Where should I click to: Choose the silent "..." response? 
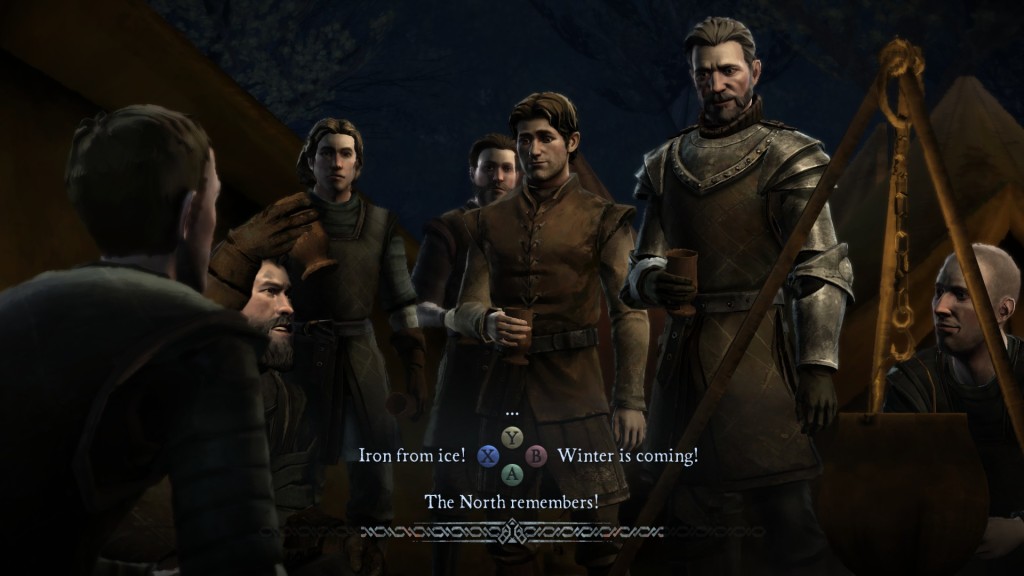pyautogui.click(x=512, y=412)
